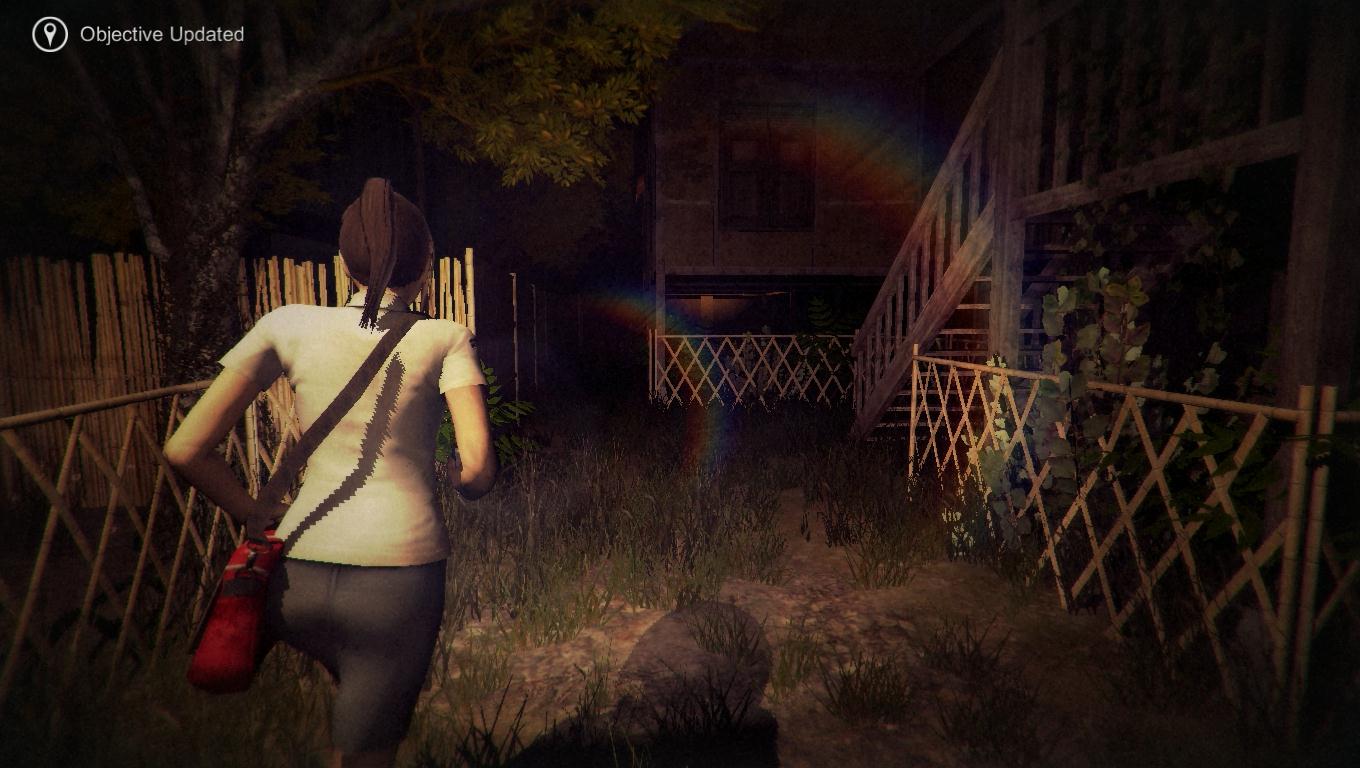Click the fern beside the character

pos(510,420)
